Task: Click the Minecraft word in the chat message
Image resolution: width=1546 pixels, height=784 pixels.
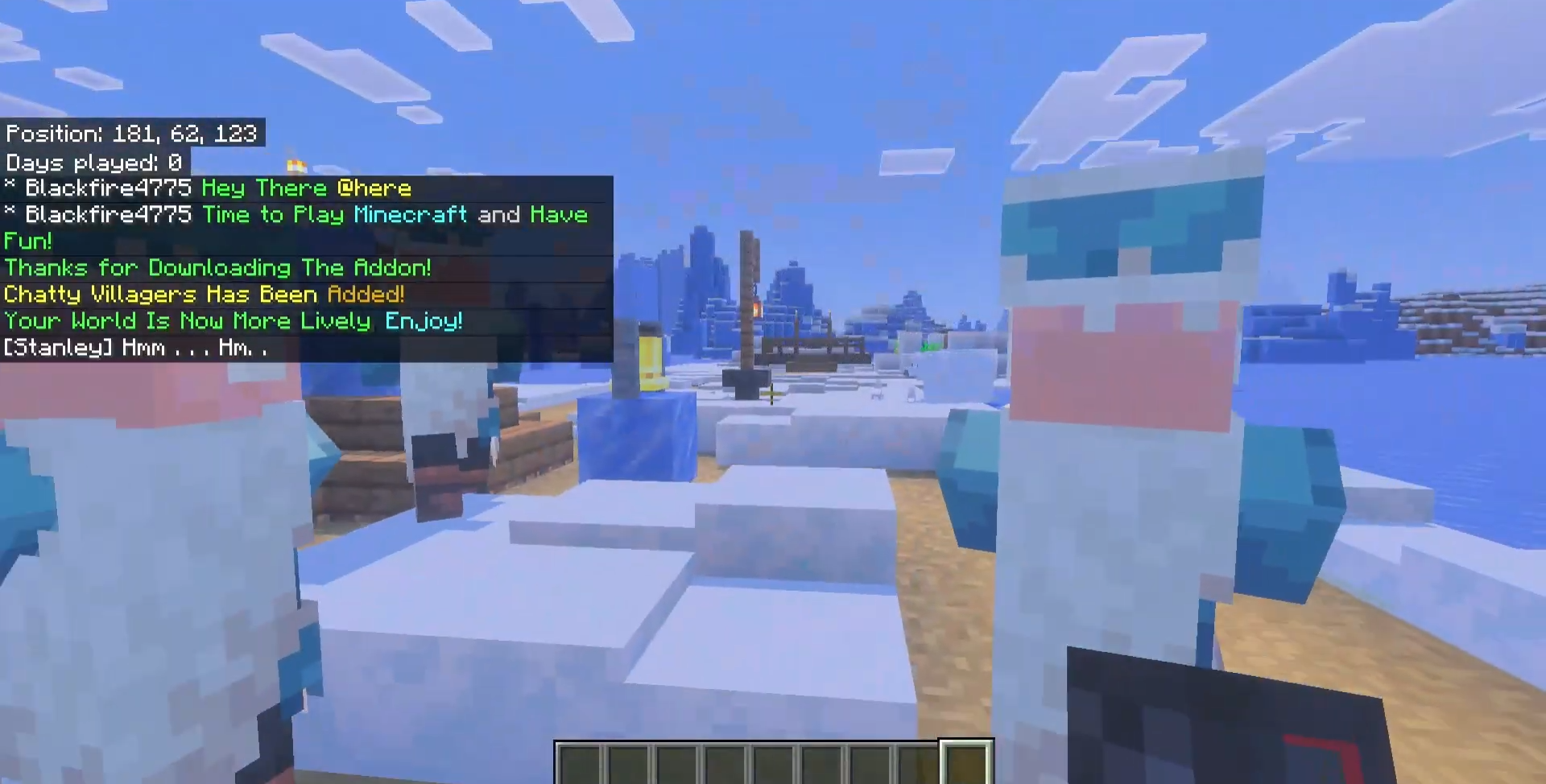Action: pyautogui.click(x=409, y=214)
